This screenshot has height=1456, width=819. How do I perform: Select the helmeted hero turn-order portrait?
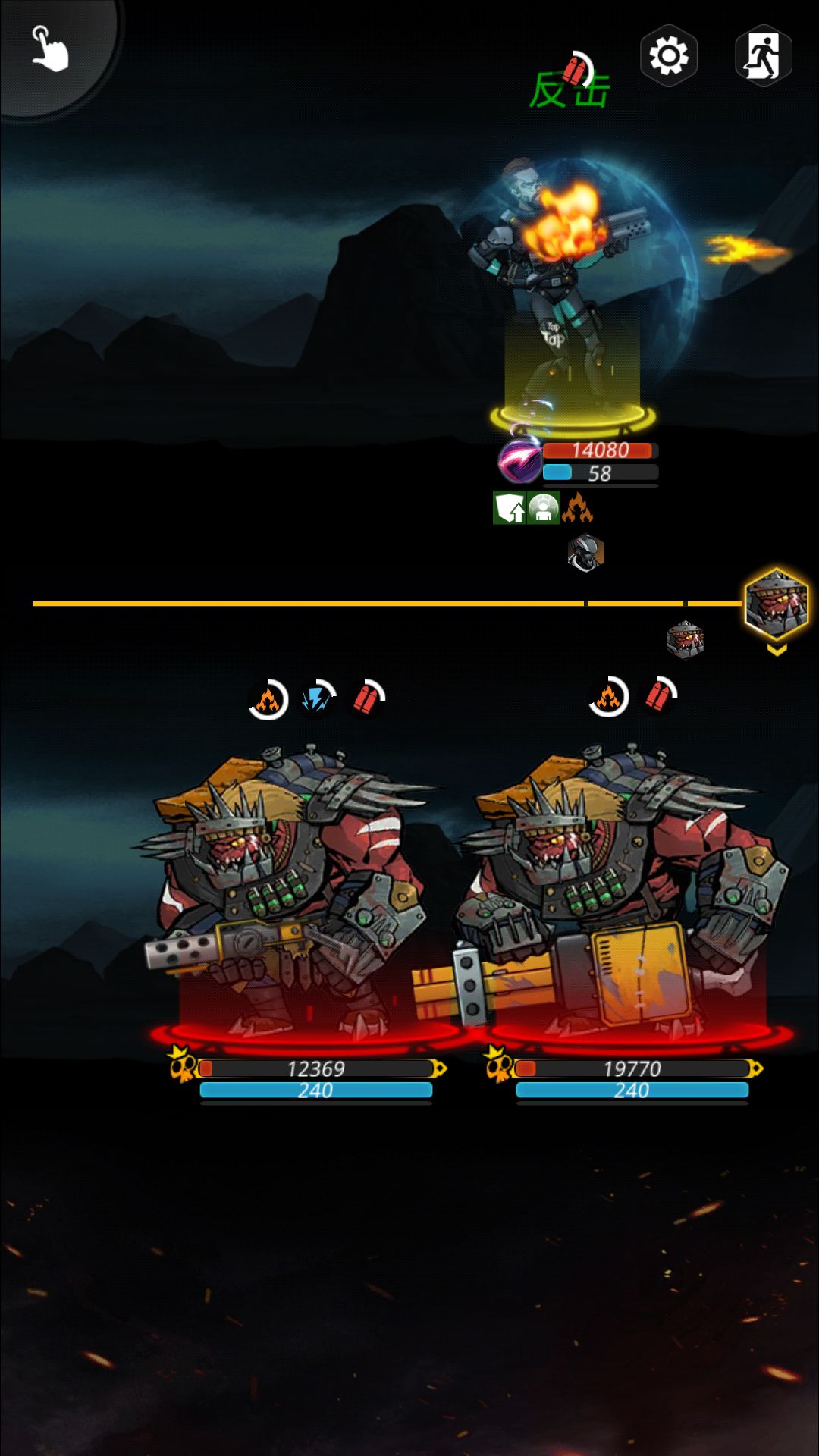coord(585,552)
